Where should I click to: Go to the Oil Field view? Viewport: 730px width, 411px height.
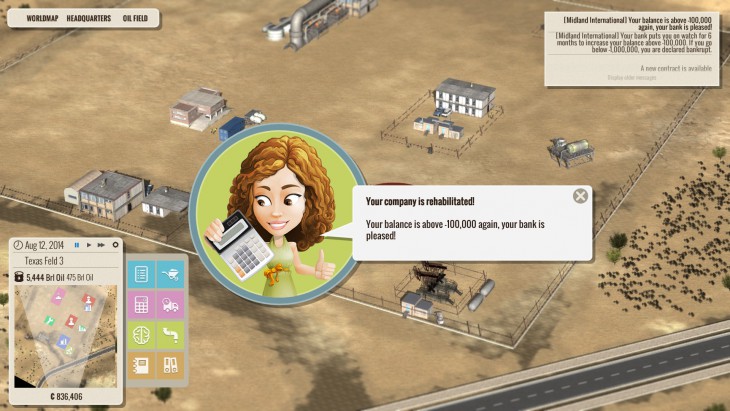[x=141, y=18]
